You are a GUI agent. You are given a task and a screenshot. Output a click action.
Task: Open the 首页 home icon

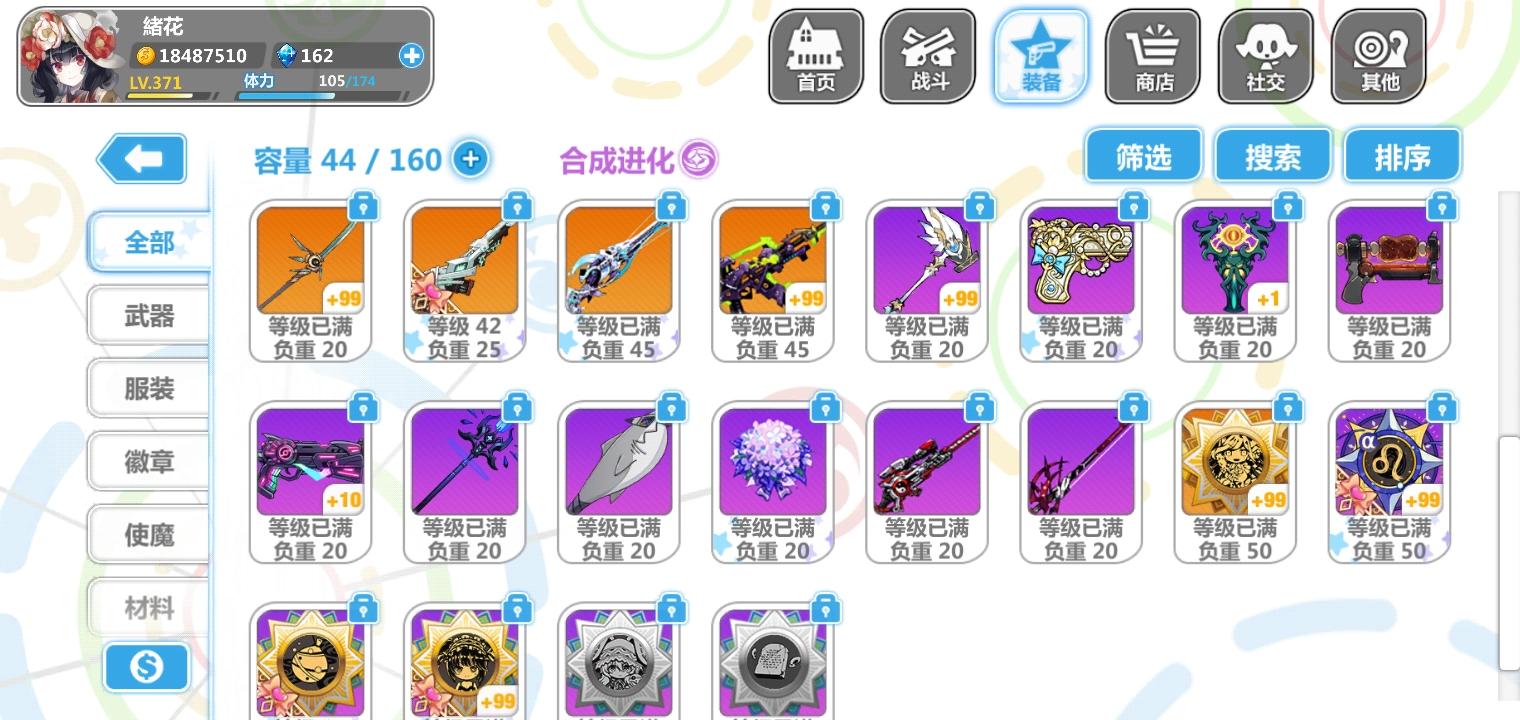(x=815, y=57)
